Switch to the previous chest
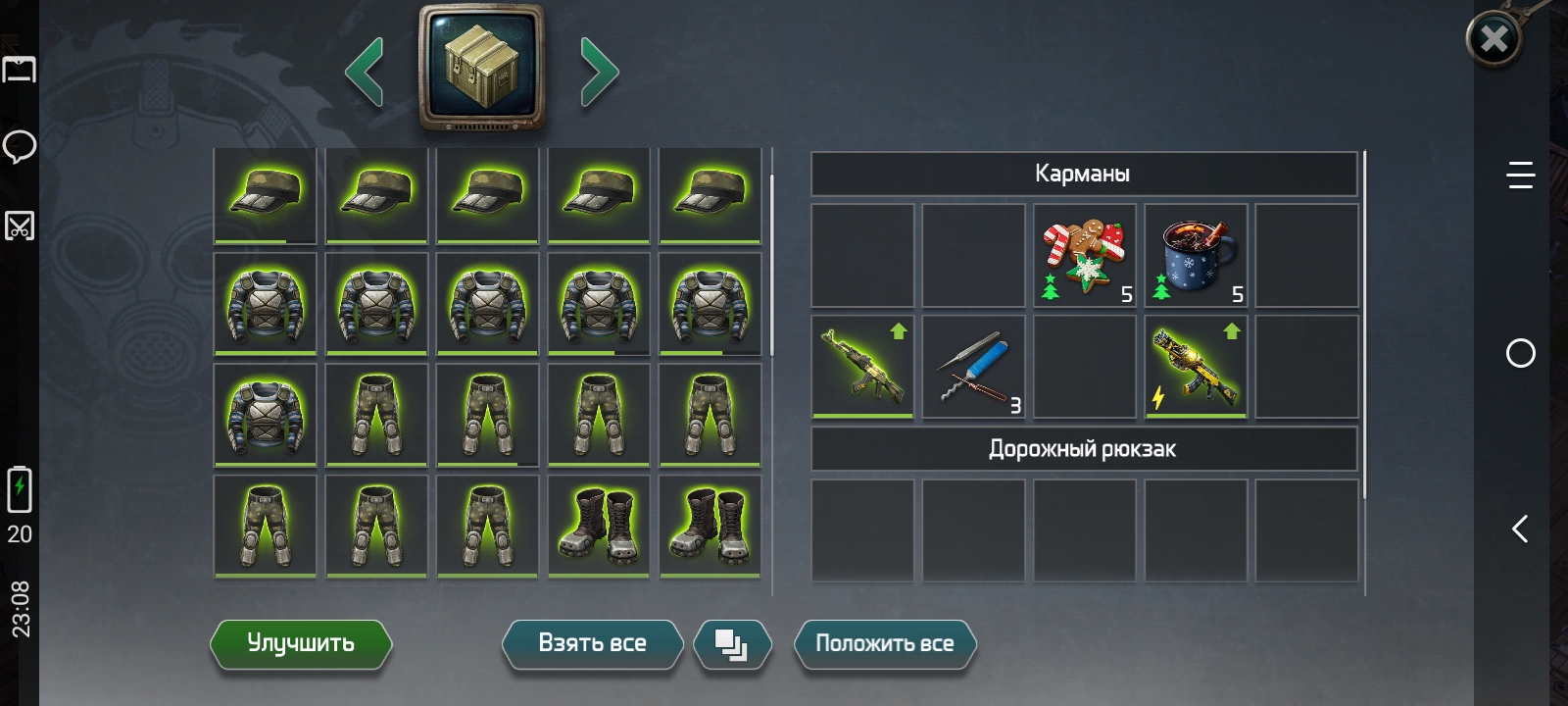The height and width of the screenshot is (706, 1568). [x=365, y=71]
